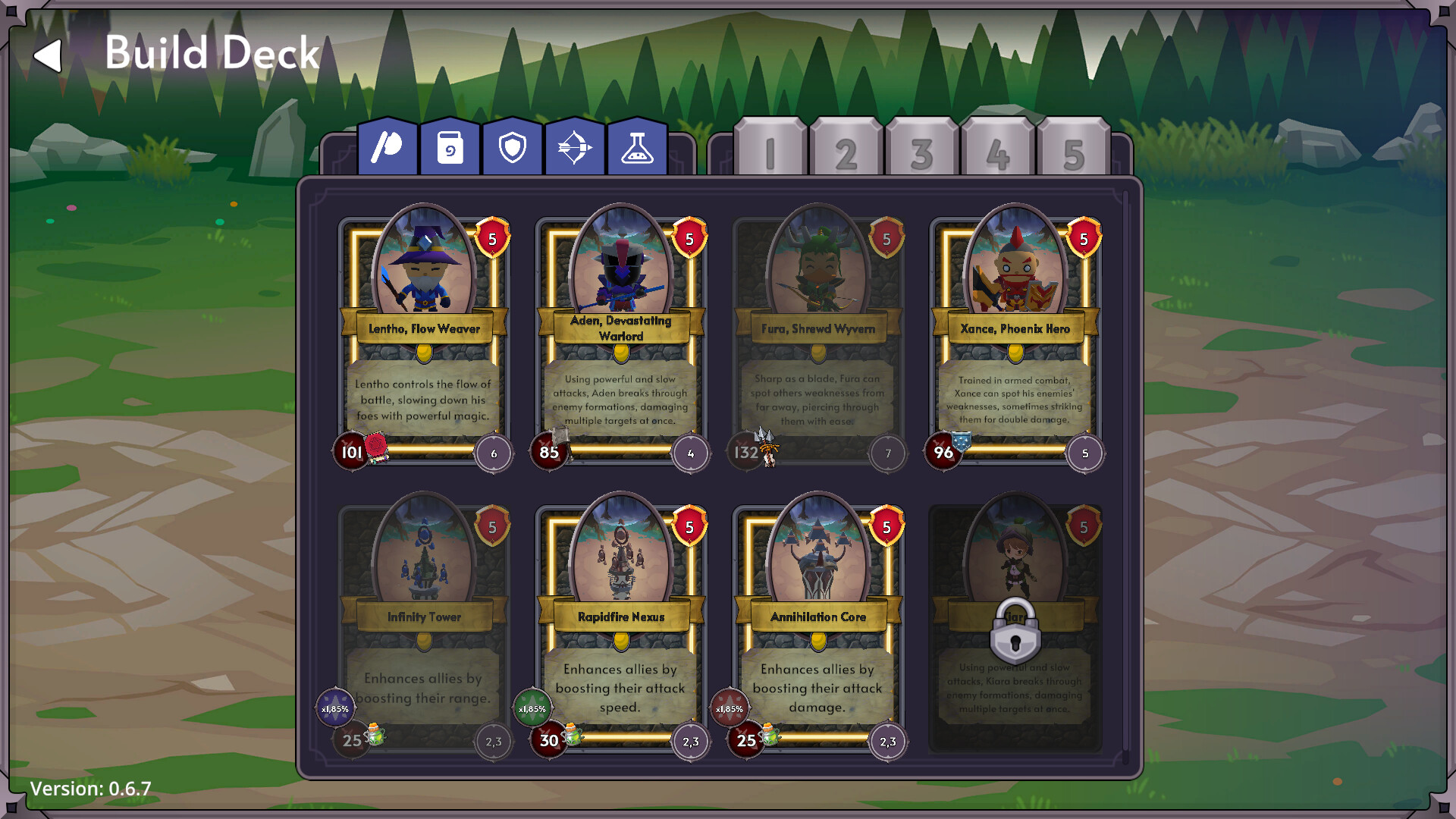Toggle Infinity Tower into the deck

tap(425, 576)
